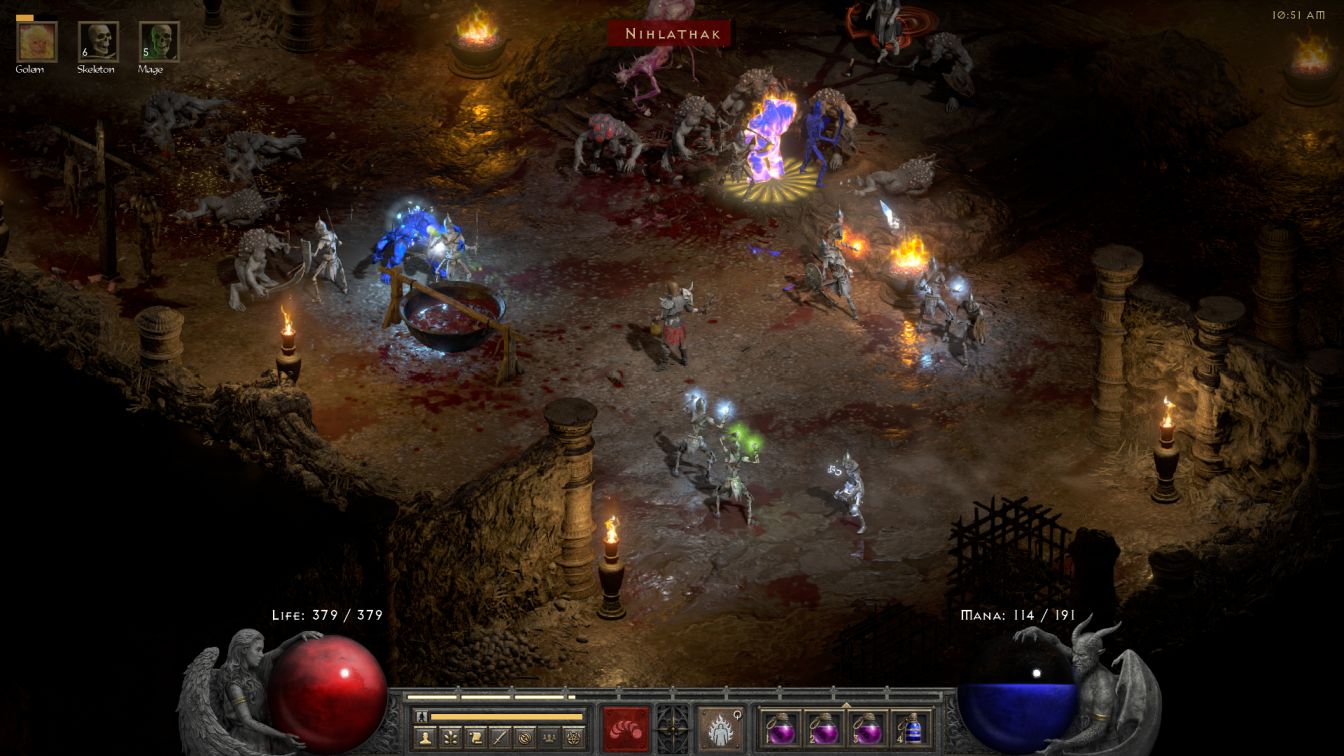This screenshot has height=756, width=1344.
Task: Select the burning figure right-click skill
Action: [x=719, y=728]
